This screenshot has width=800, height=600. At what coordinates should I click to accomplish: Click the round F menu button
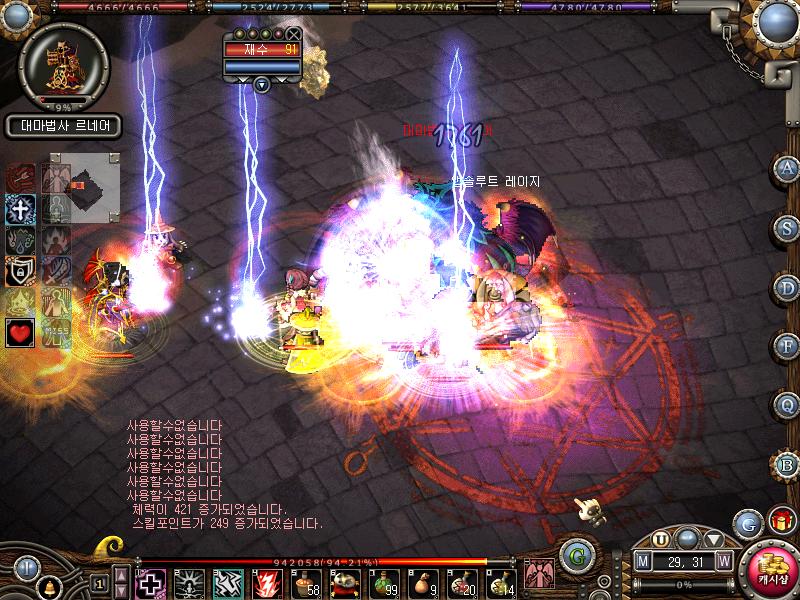pos(787,347)
